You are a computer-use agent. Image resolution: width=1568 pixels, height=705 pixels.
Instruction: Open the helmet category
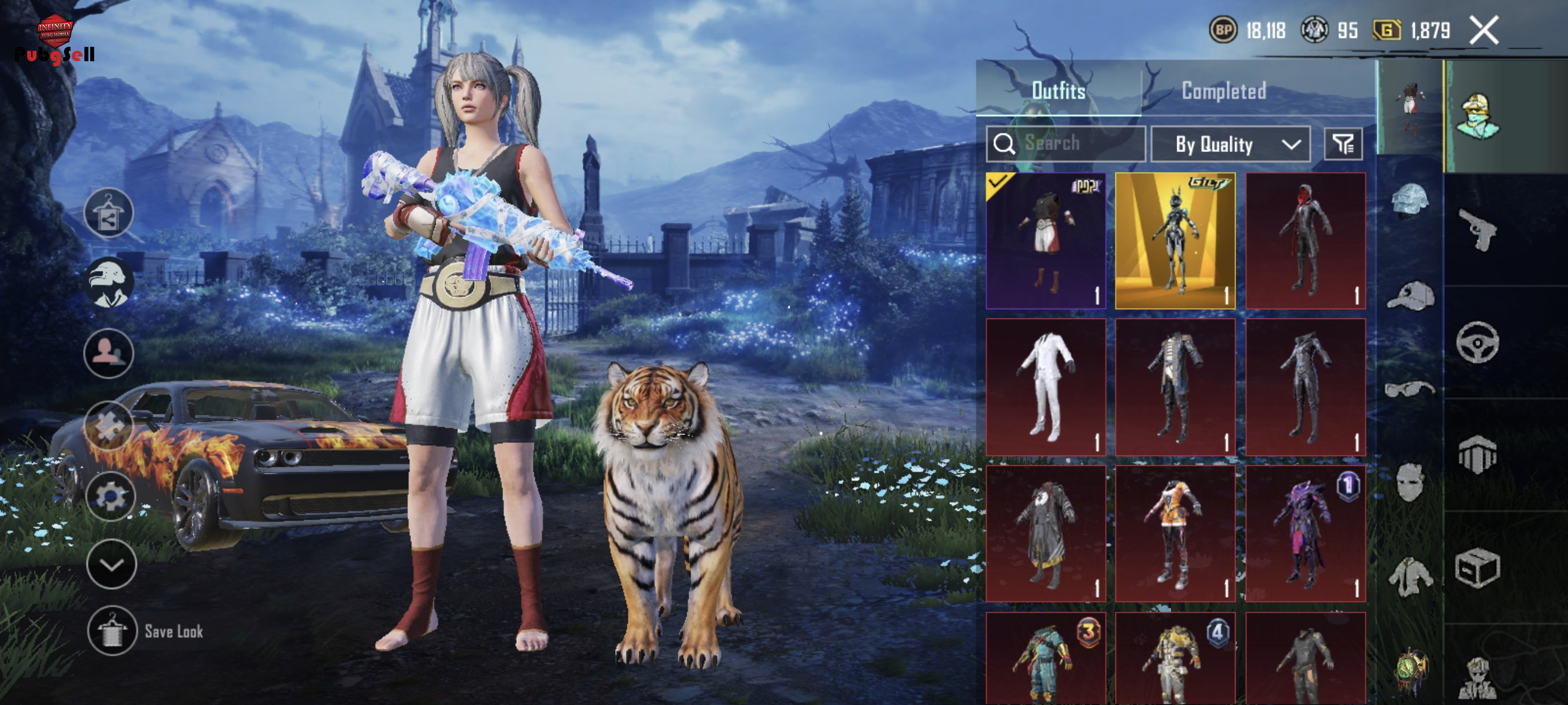pyautogui.click(x=1410, y=200)
